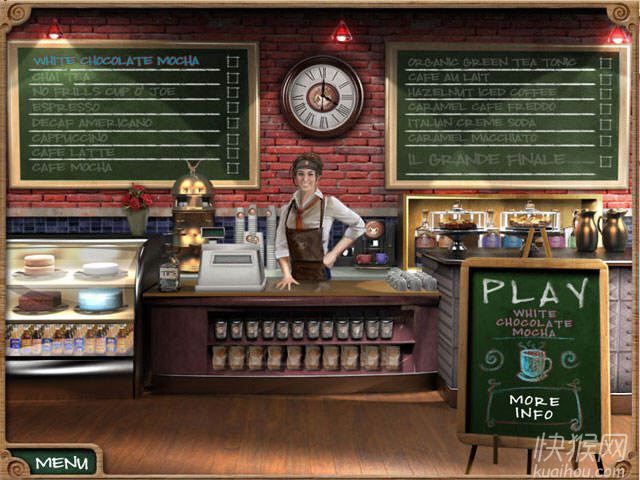This screenshot has width=640, height=480.
Task: Select the Cafe Mocha level
Action: pyautogui.click(x=72, y=167)
